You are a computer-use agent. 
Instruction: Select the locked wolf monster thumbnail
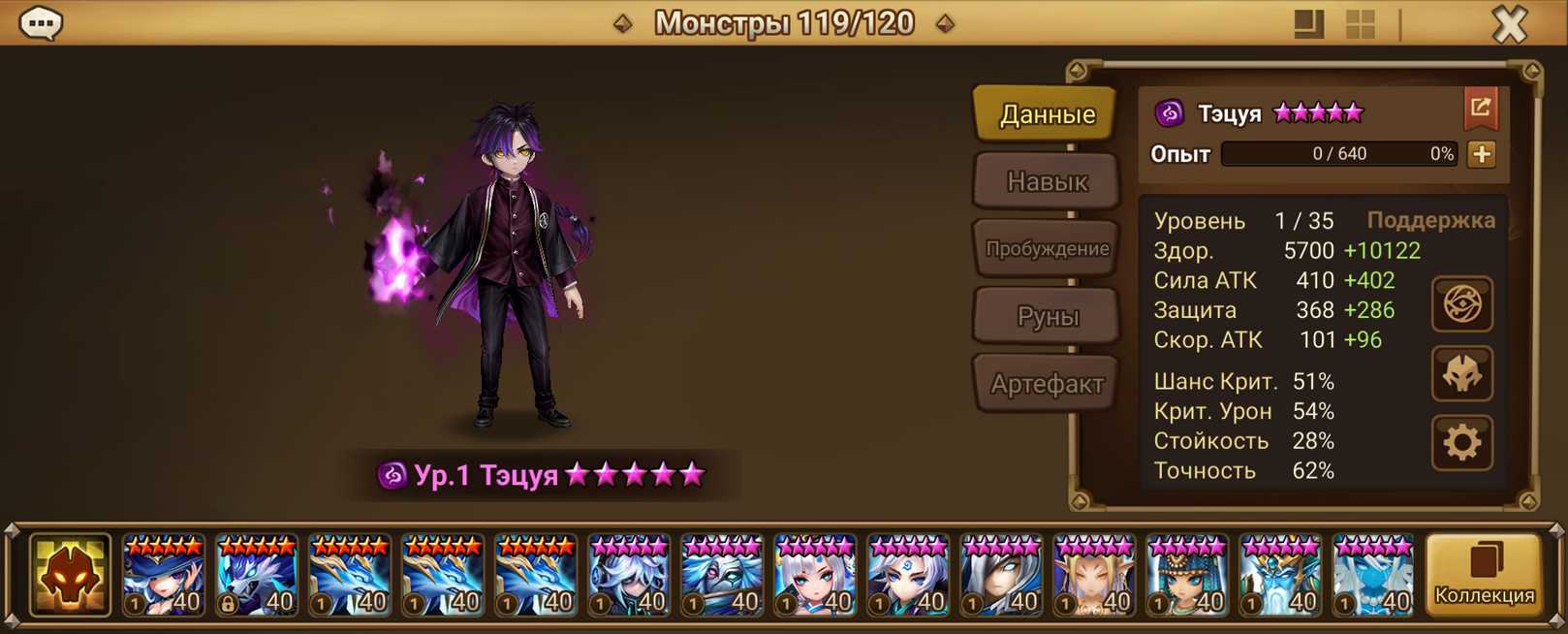click(x=256, y=576)
